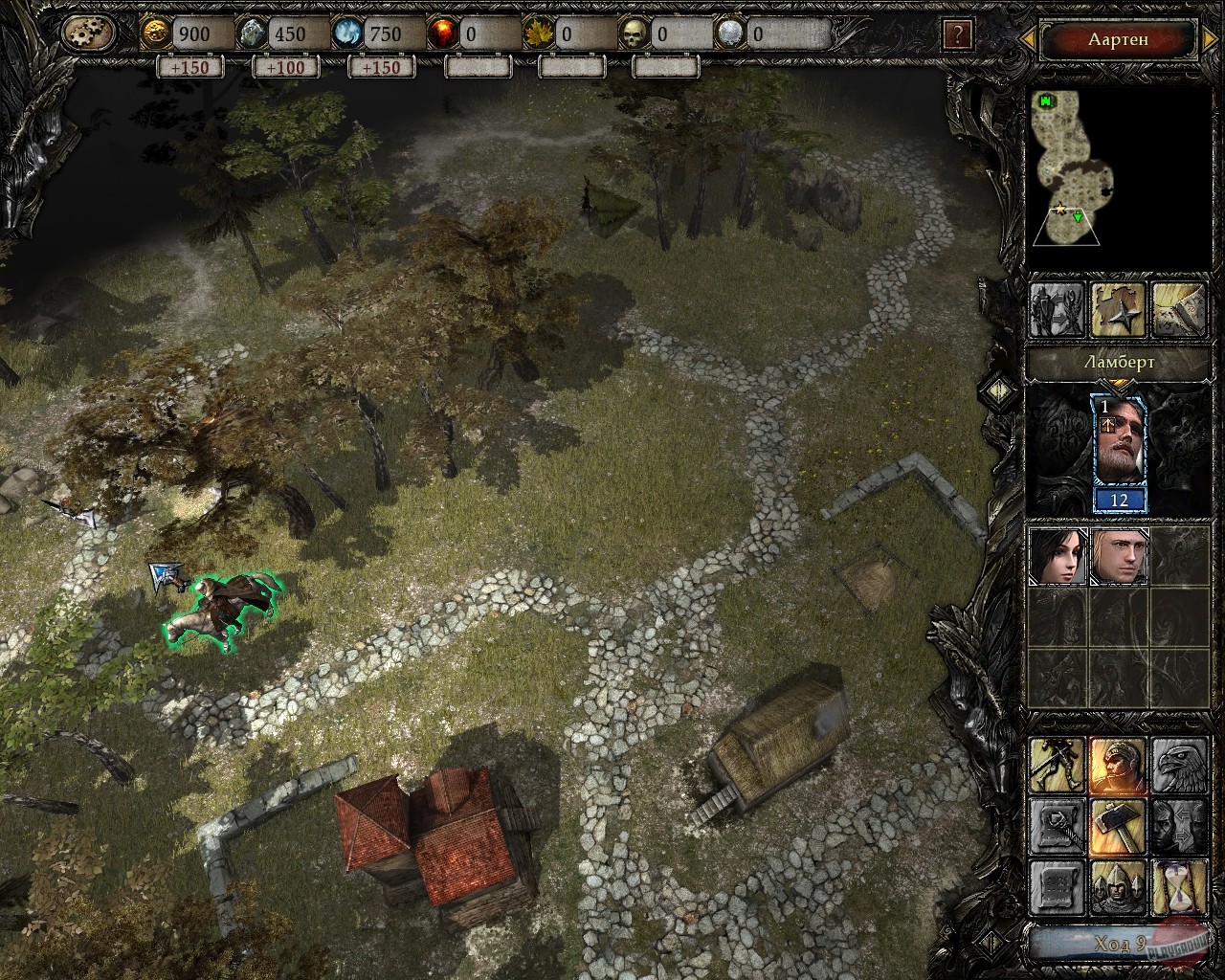This screenshot has width=1225, height=980.
Task: Open the question mark help button
Action: click(957, 35)
